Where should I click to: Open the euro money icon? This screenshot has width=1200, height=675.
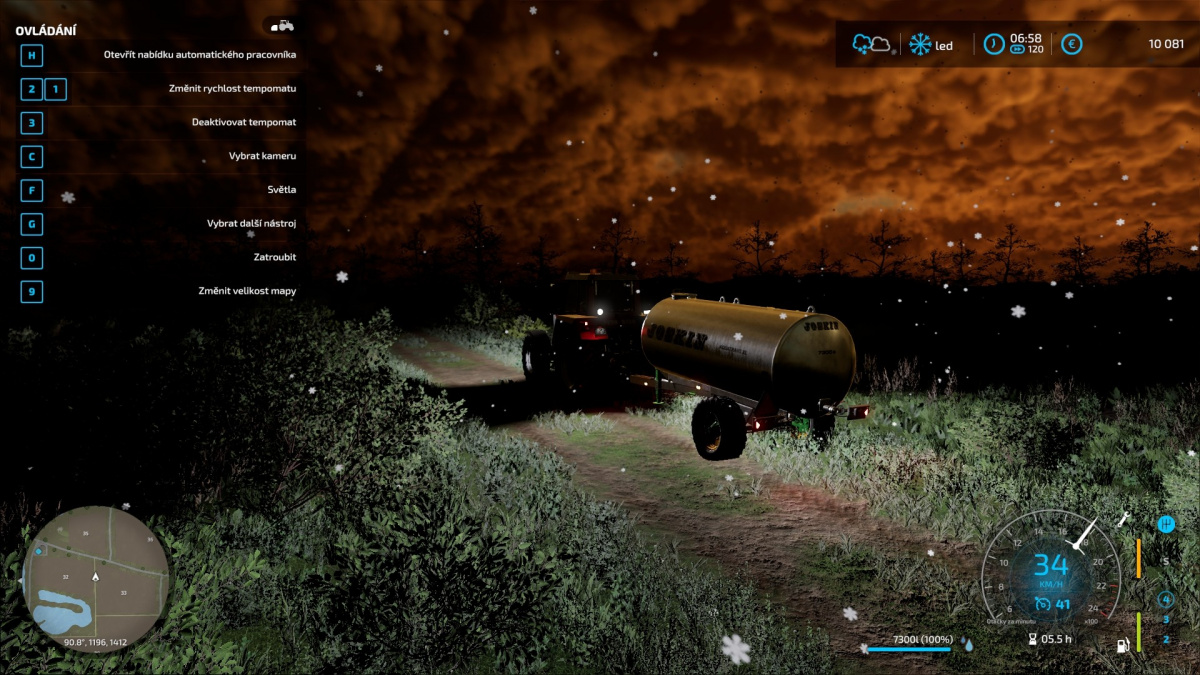[x=1071, y=44]
